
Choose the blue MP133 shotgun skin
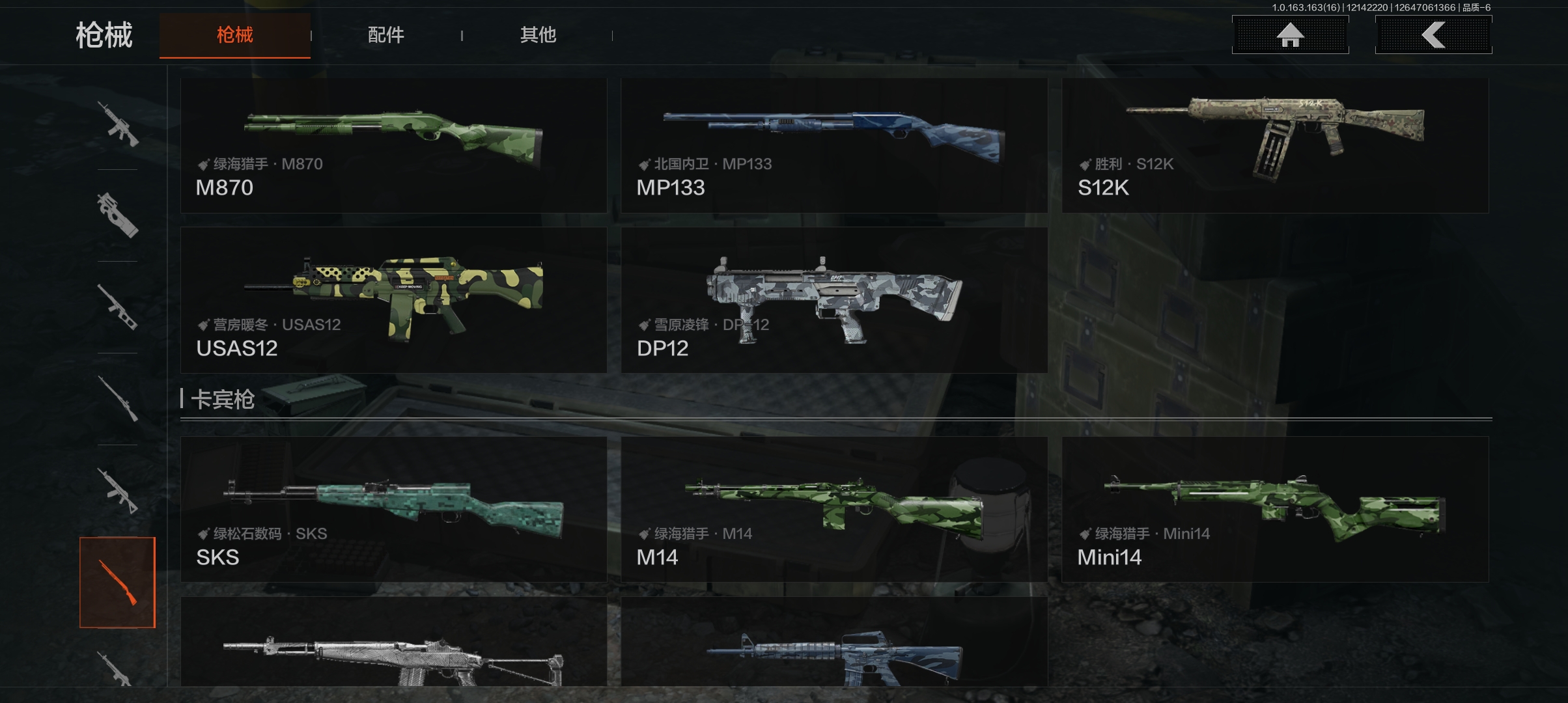click(x=834, y=146)
